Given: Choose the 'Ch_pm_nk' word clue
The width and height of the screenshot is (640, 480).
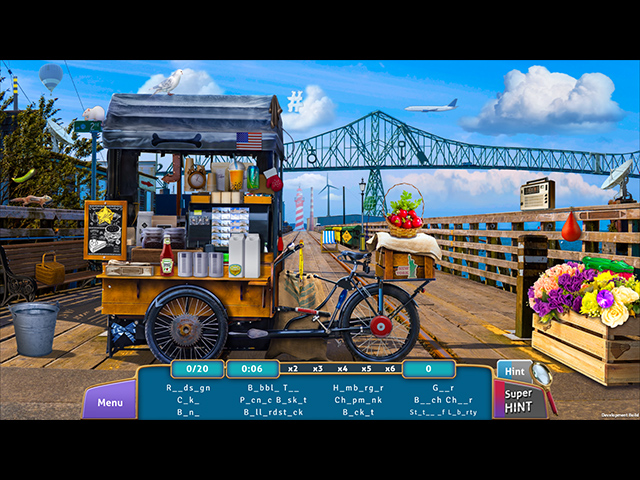Looking at the screenshot, I should coord(357,400).
